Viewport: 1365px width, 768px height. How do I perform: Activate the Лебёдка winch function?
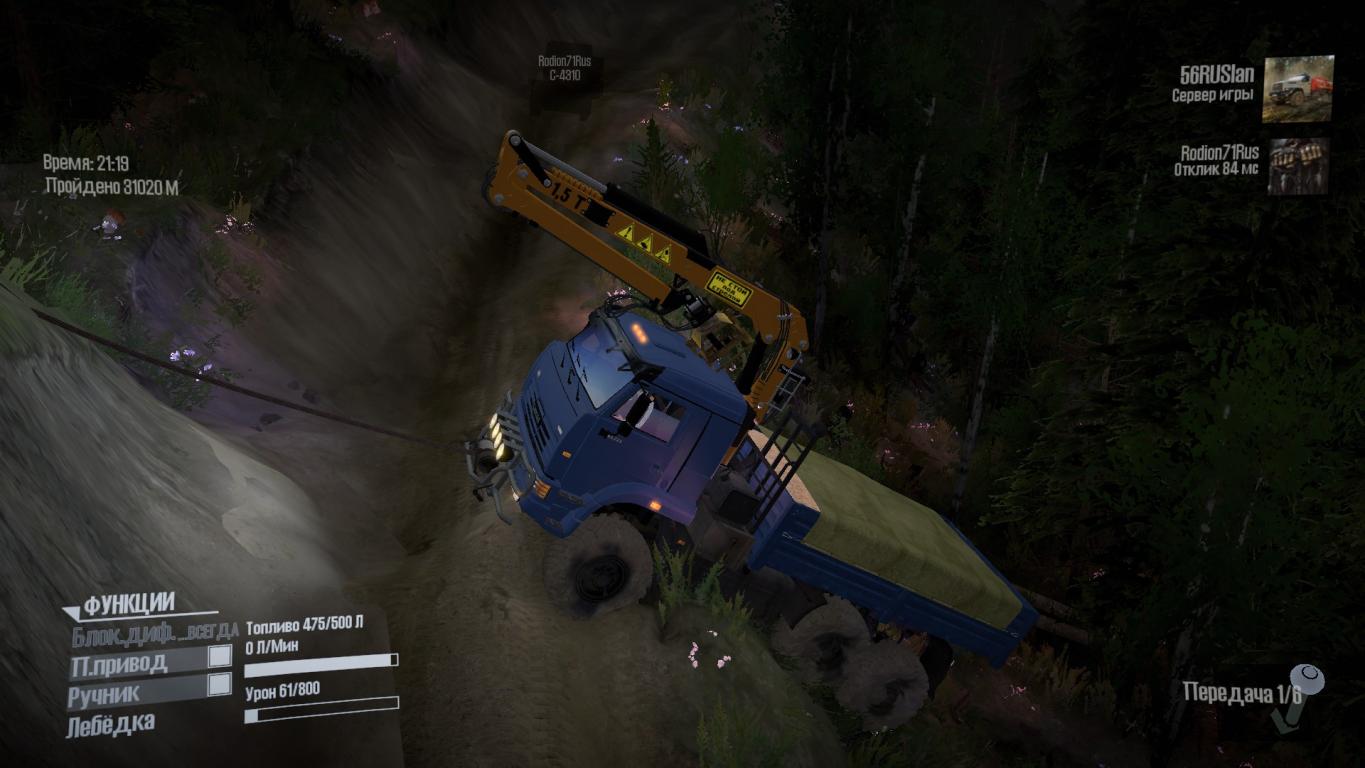point(111,724)
